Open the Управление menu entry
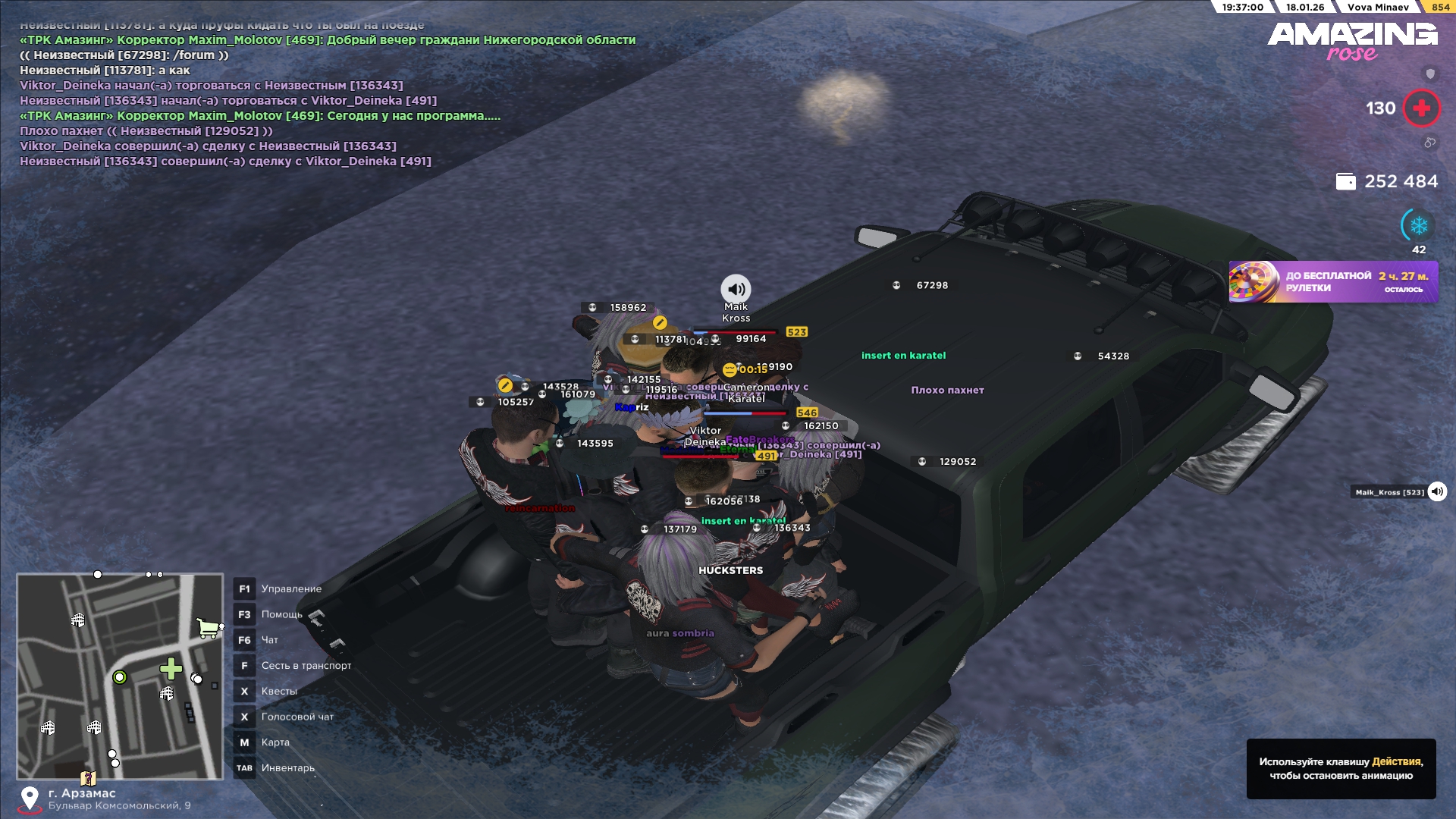 pos(291,589)
